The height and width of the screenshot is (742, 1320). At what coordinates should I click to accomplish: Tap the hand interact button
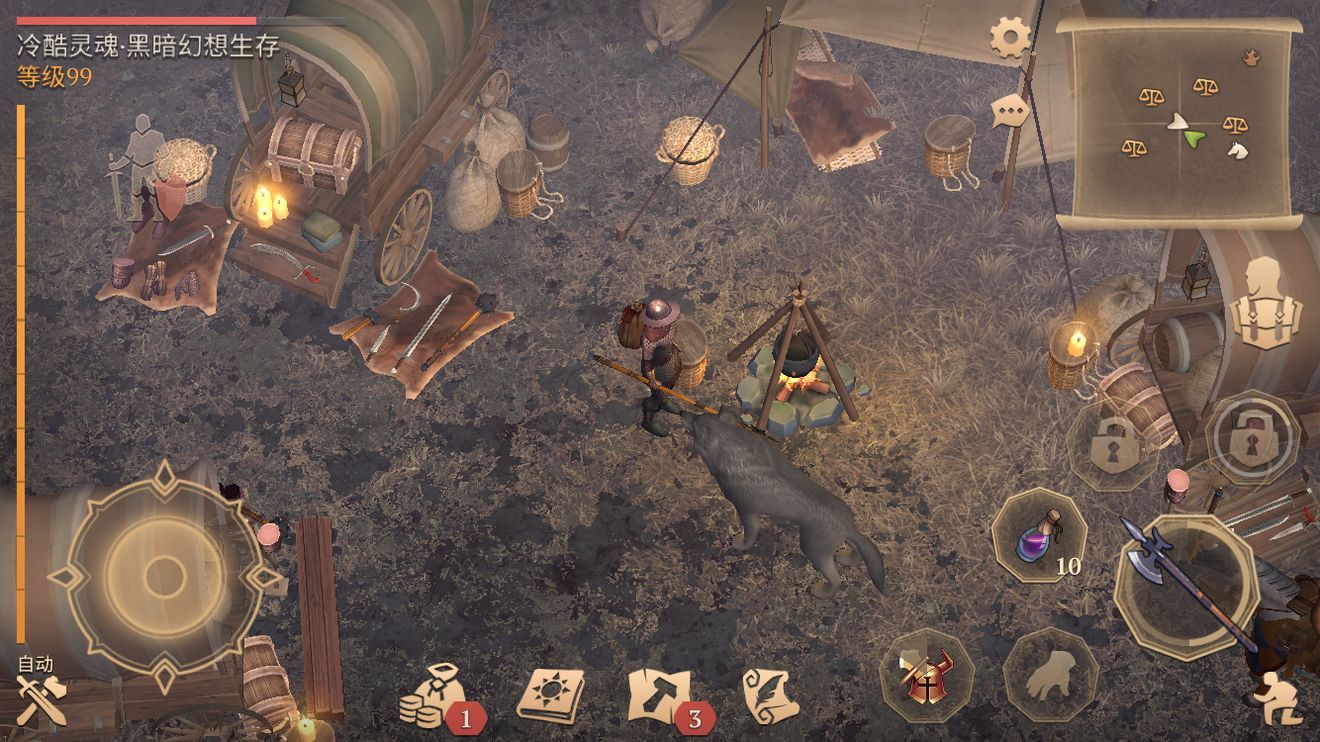pos(1050,677)
